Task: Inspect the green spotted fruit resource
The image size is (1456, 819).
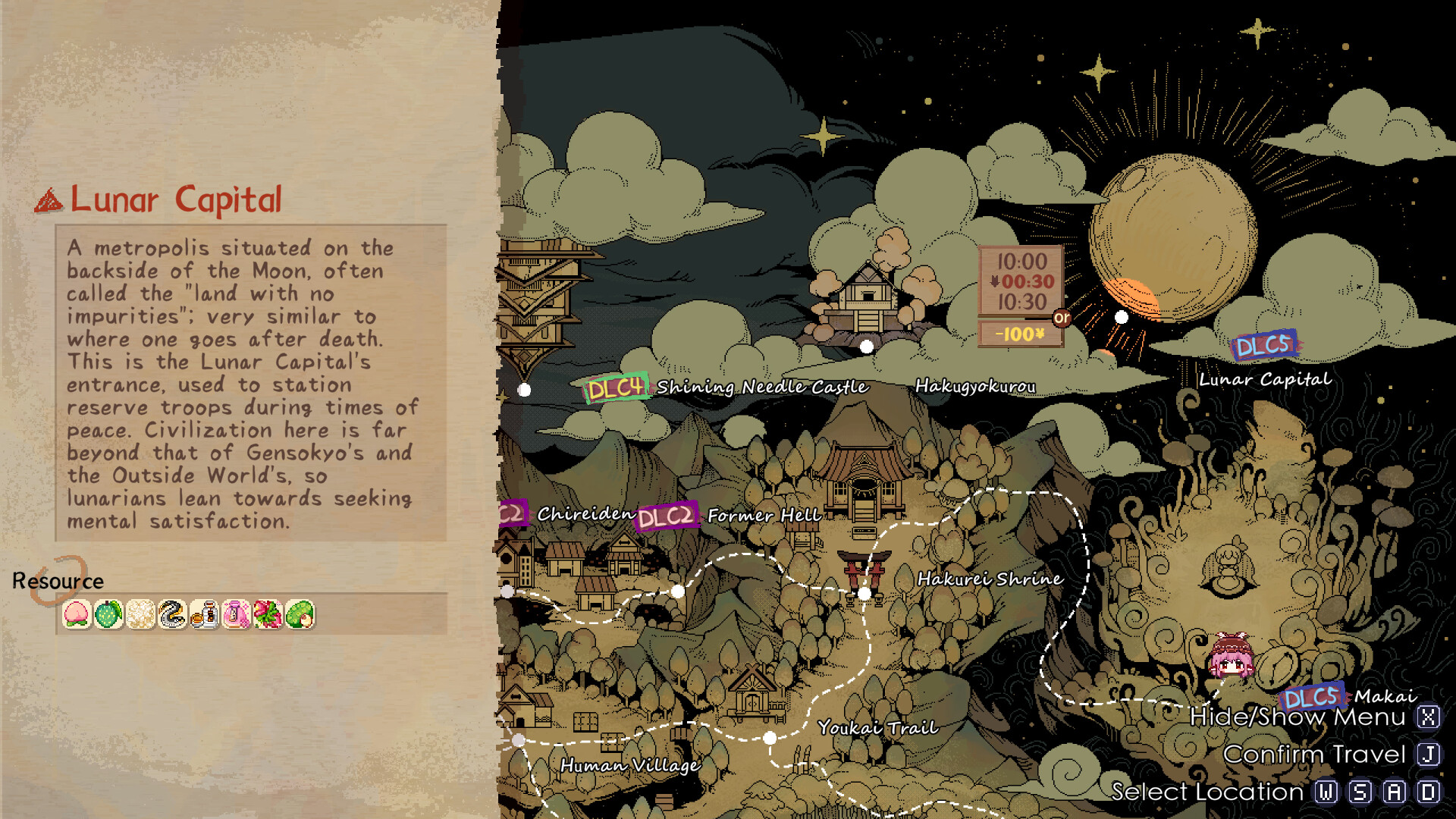Action: [x=109, y=614]
